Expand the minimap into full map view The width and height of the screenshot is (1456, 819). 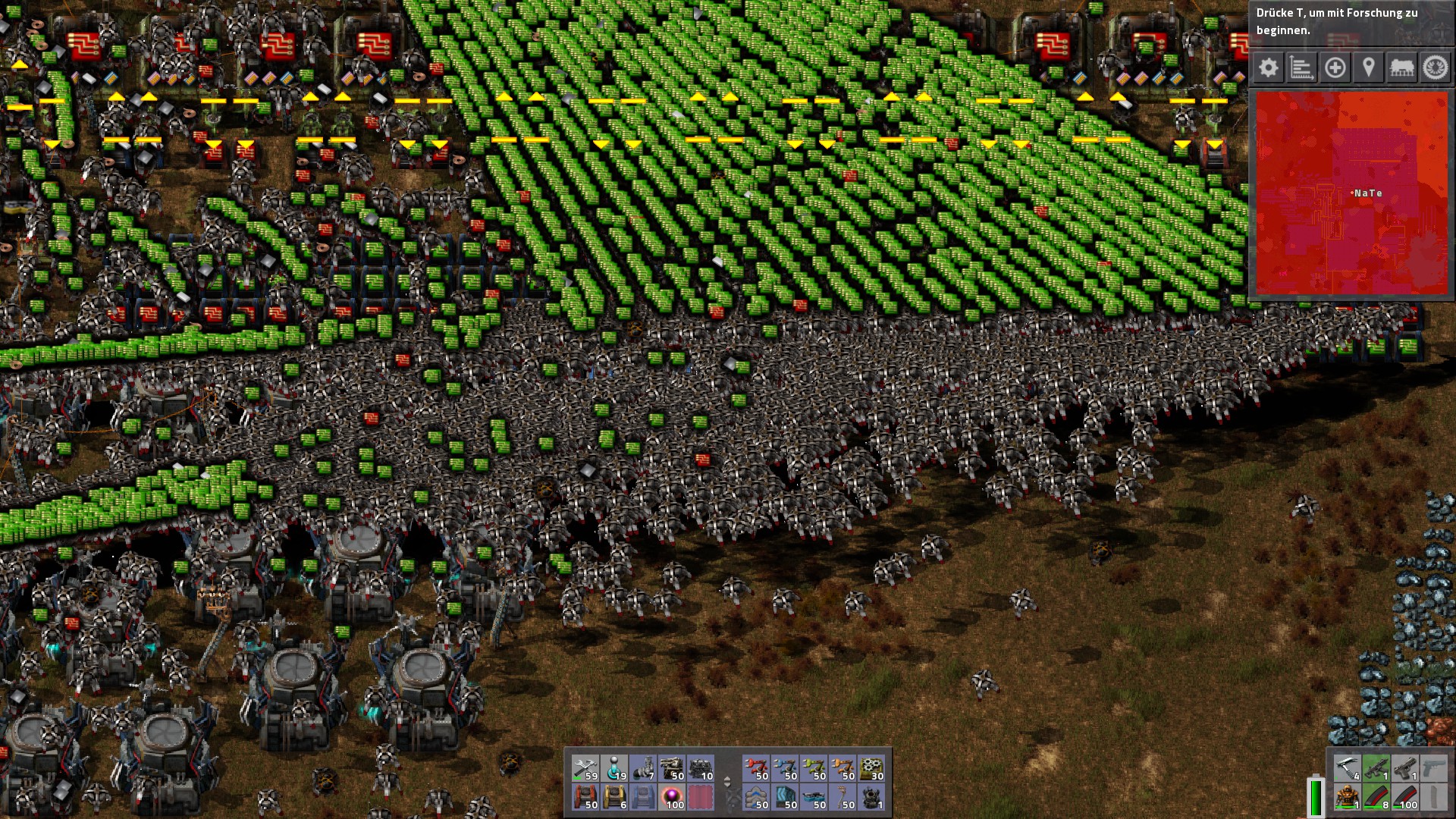pyautogui.click(x=1352, y=193)
